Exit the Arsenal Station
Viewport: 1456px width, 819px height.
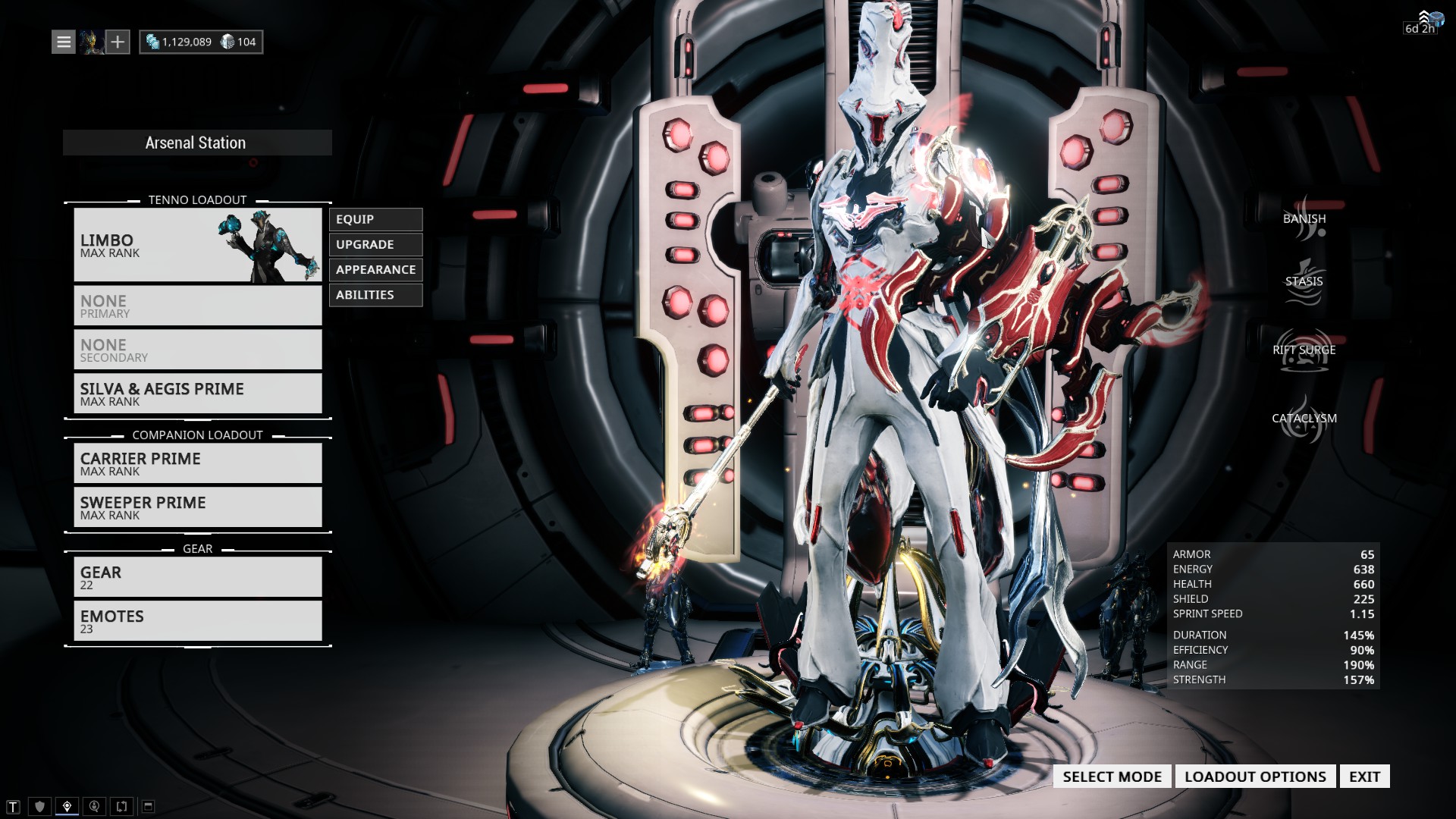(x=1364, y=777)
